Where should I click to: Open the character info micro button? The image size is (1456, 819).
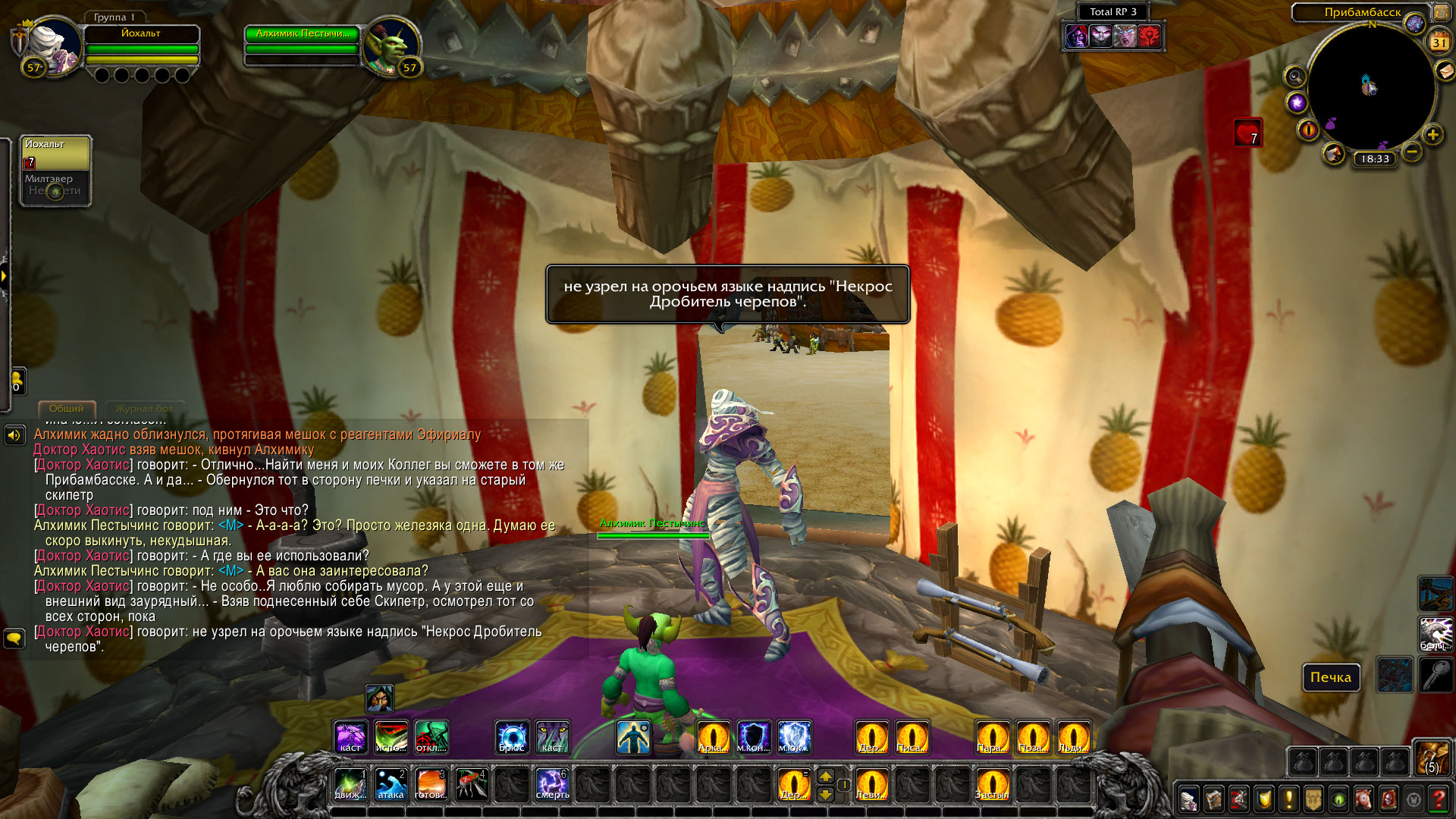click(1188, 799)
